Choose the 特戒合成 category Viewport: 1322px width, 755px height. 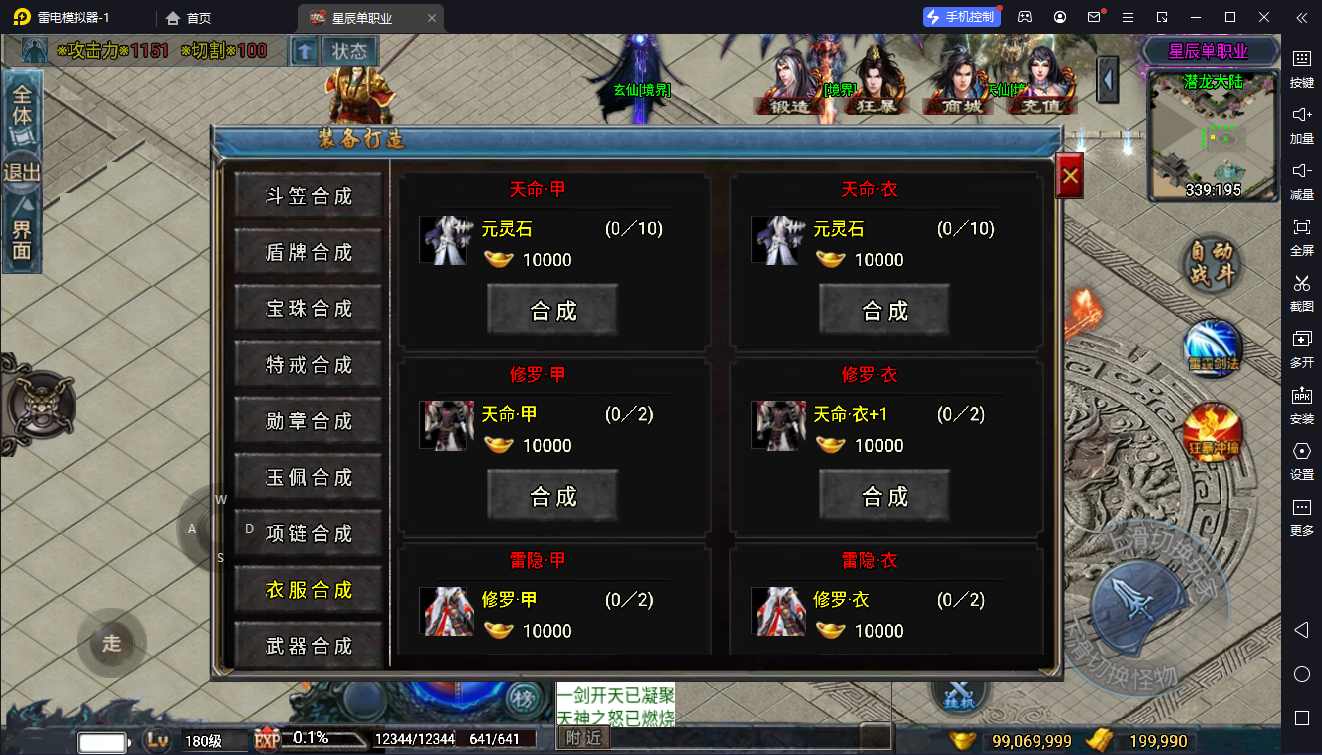(309, 365)
